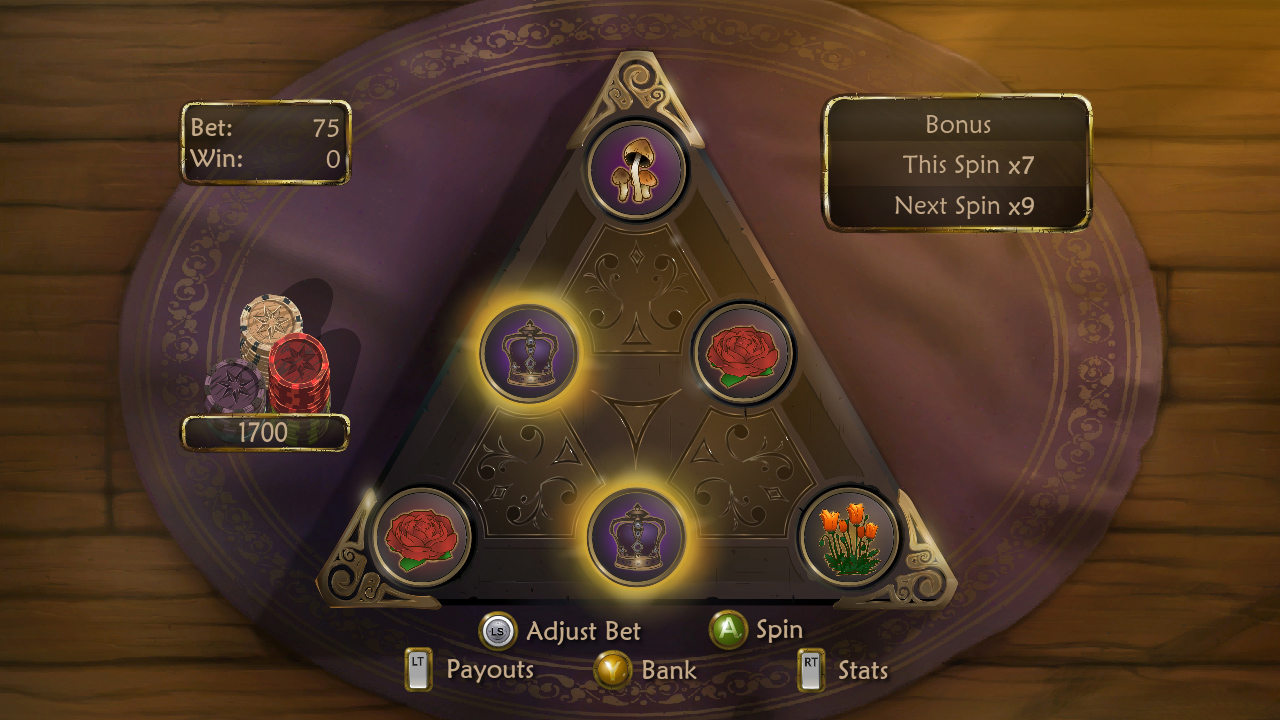Select the This Spin x7 multiplier entry
Image resolution: width=1280 pixels, height=720 pixels.
(958, 166)
